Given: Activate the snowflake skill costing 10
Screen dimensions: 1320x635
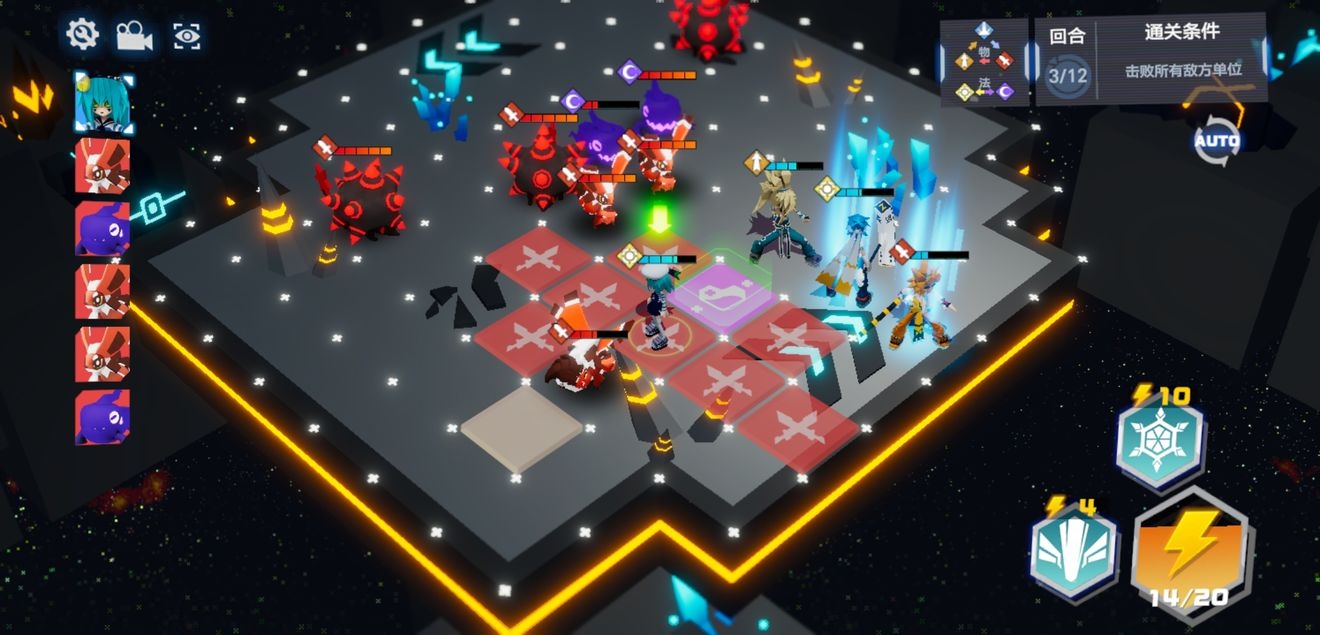Looking at the screenshot, I should click(1160, 441).
